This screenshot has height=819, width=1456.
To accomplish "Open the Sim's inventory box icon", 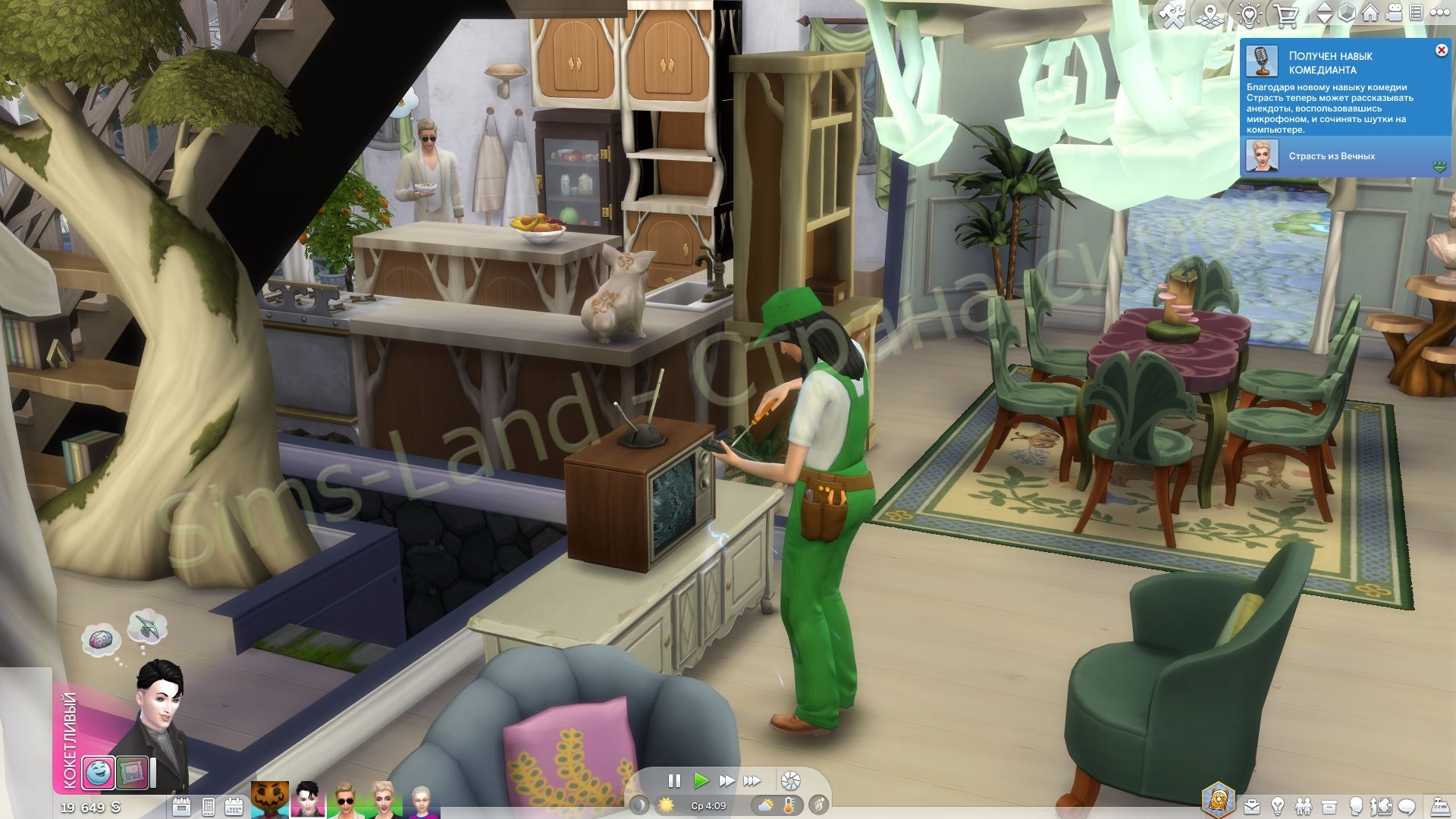I will [1329, 806].
